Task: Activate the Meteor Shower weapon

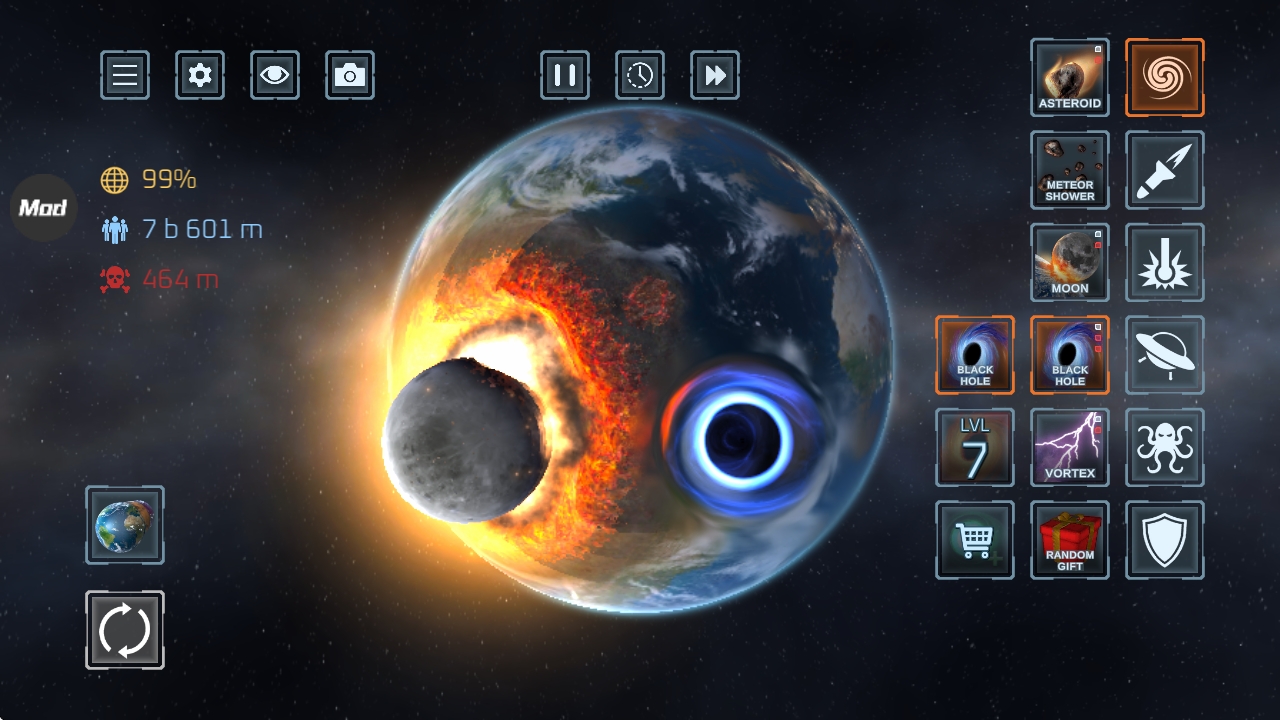Action: click(1070, 170)
